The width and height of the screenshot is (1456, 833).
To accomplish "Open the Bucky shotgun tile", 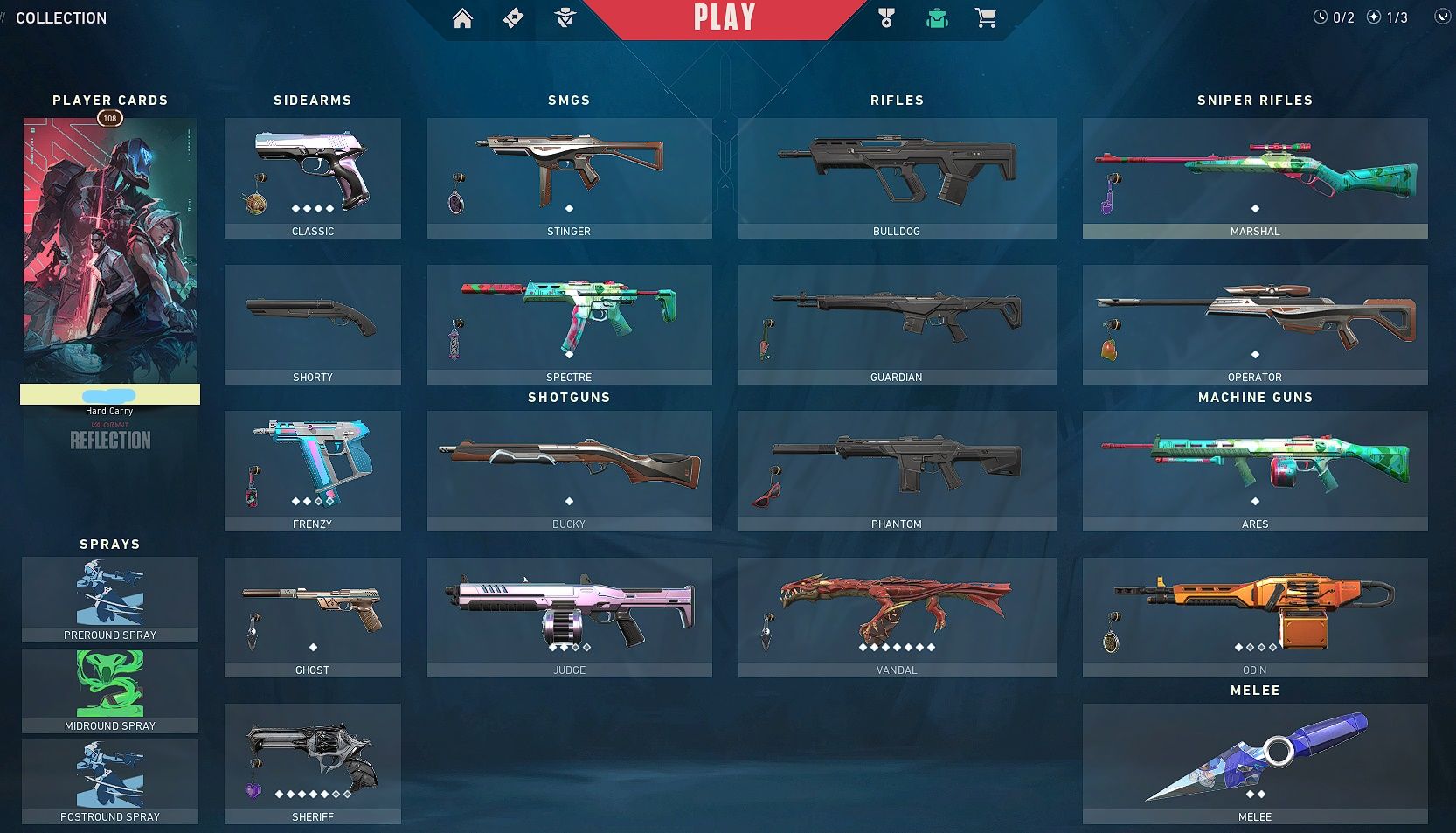I will click(569, 470).
